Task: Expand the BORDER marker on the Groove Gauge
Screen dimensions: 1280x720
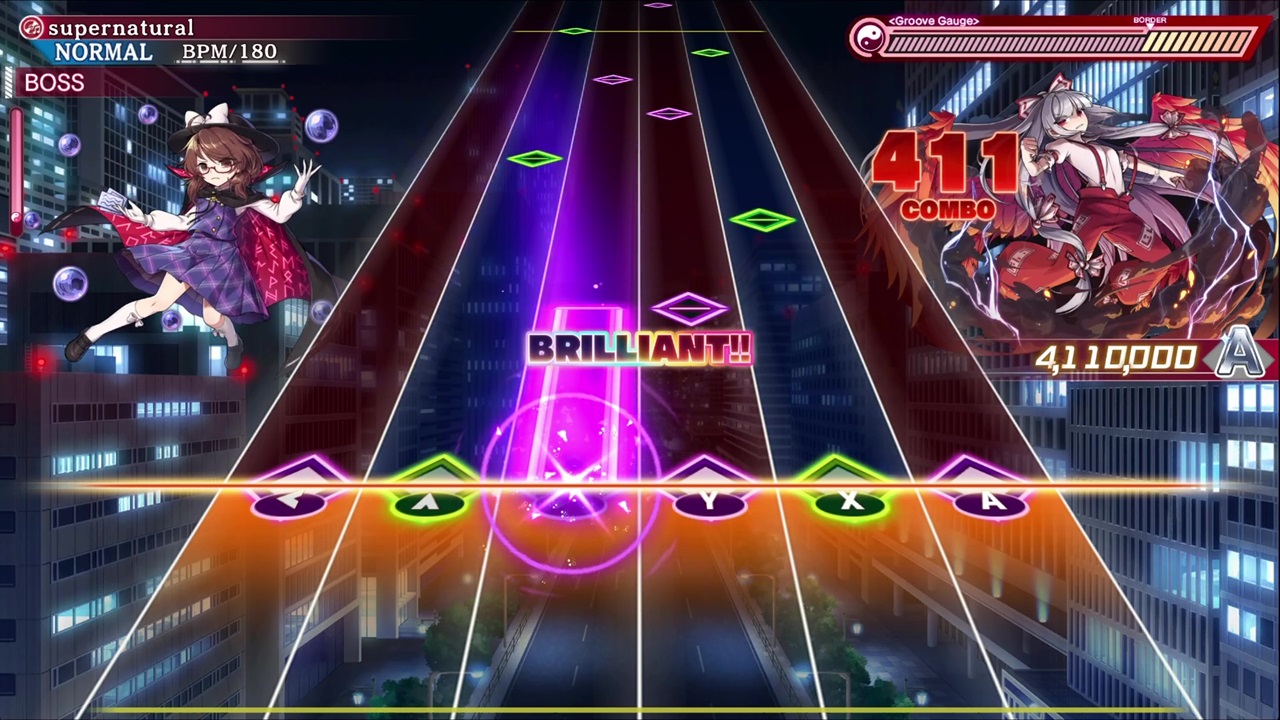Action: (1150, 20)
